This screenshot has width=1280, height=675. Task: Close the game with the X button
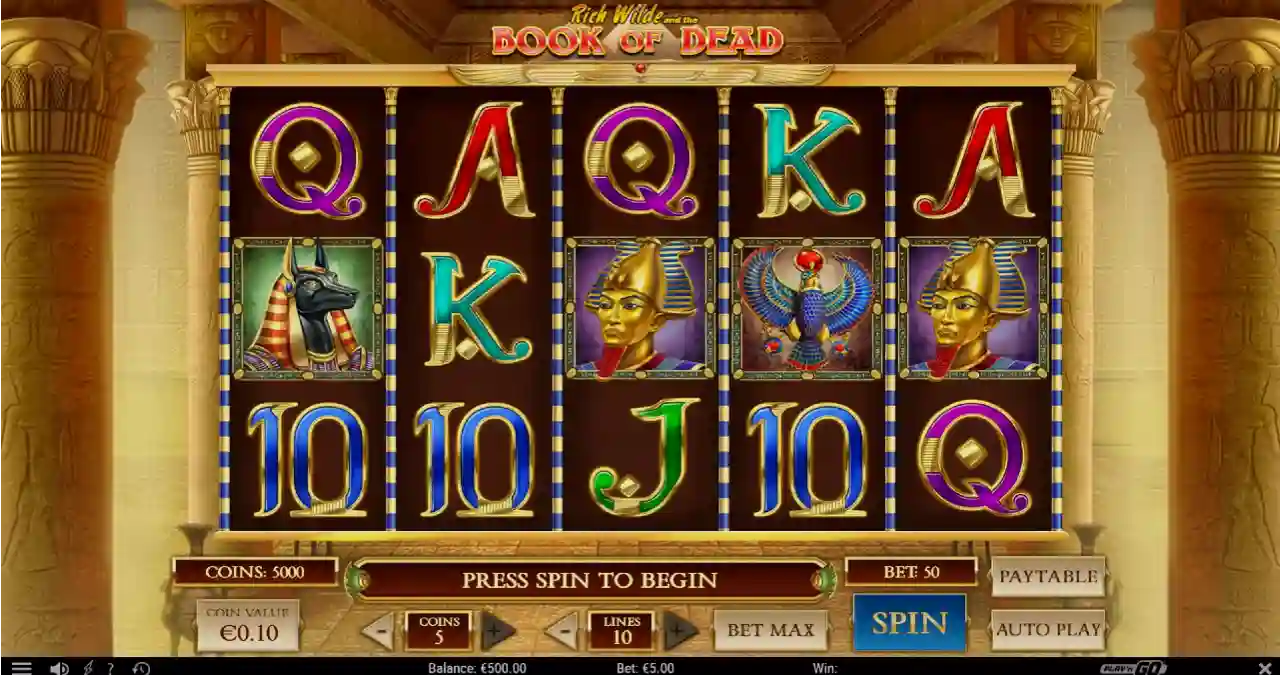coord(1264,668)
